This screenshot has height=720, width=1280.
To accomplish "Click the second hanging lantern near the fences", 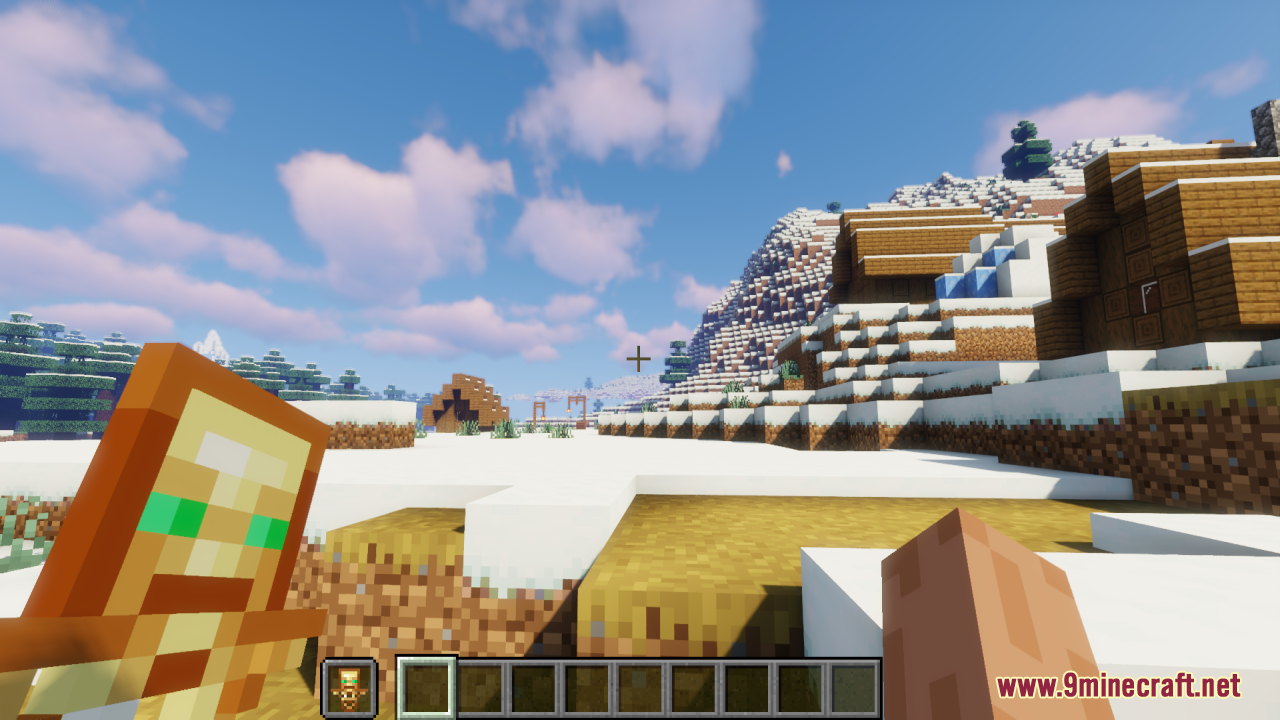I will [x=569, y=410].
